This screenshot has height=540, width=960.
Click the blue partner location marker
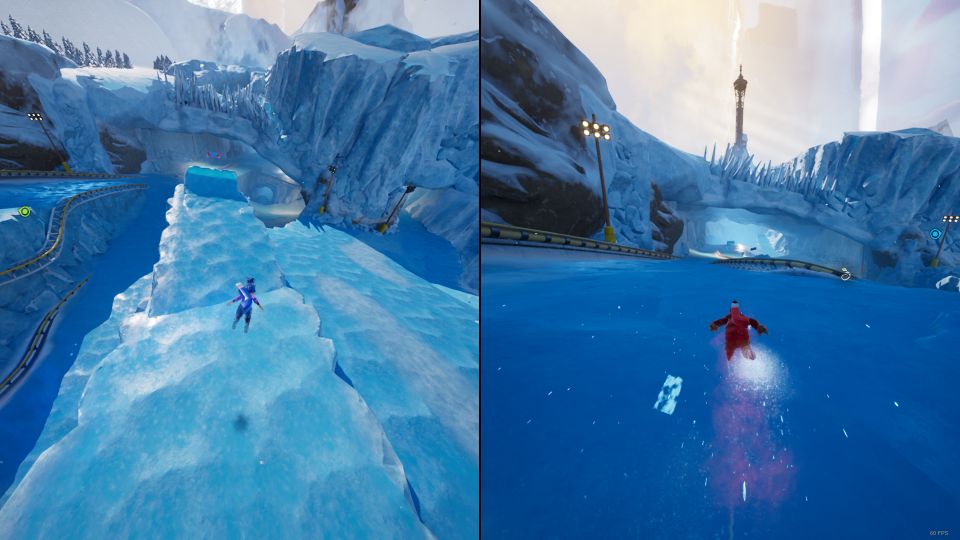pos(935,234)
